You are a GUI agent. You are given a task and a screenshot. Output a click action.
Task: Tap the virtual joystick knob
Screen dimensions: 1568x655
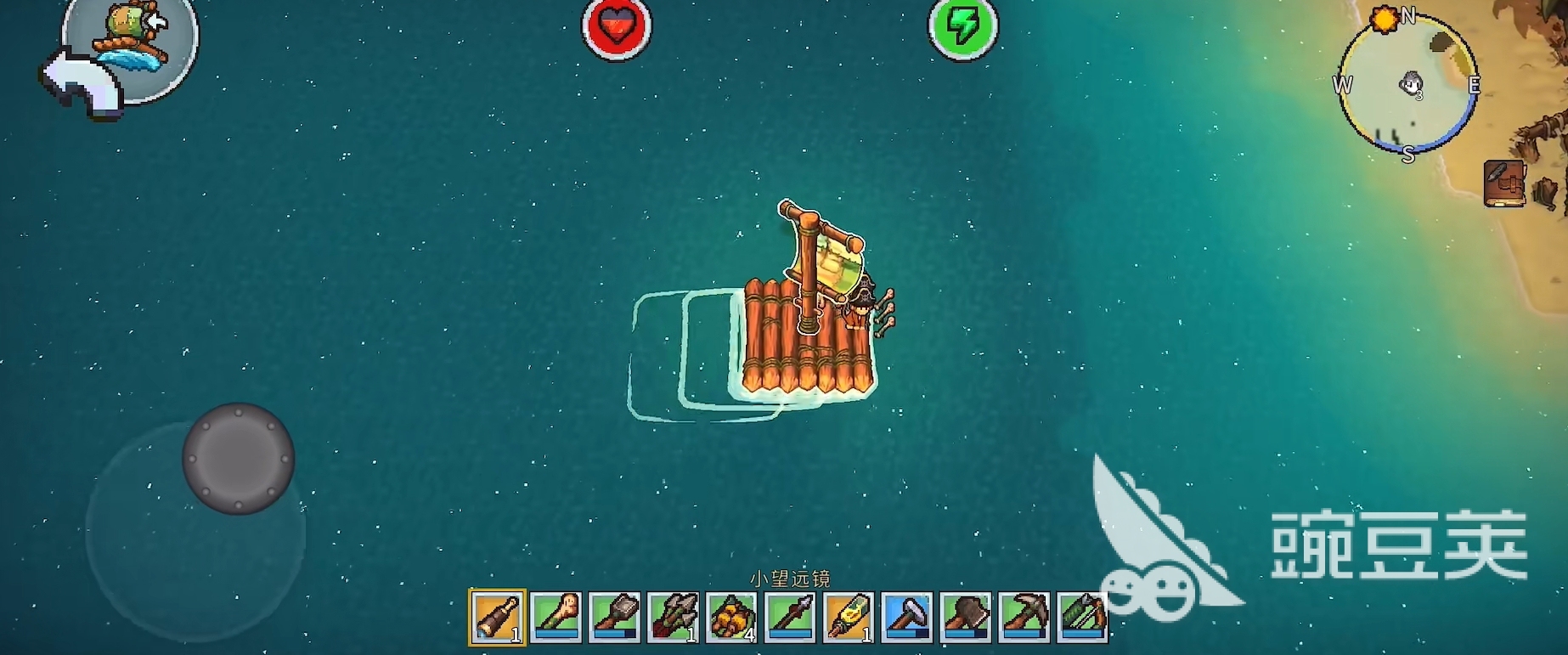pos(239,459)
